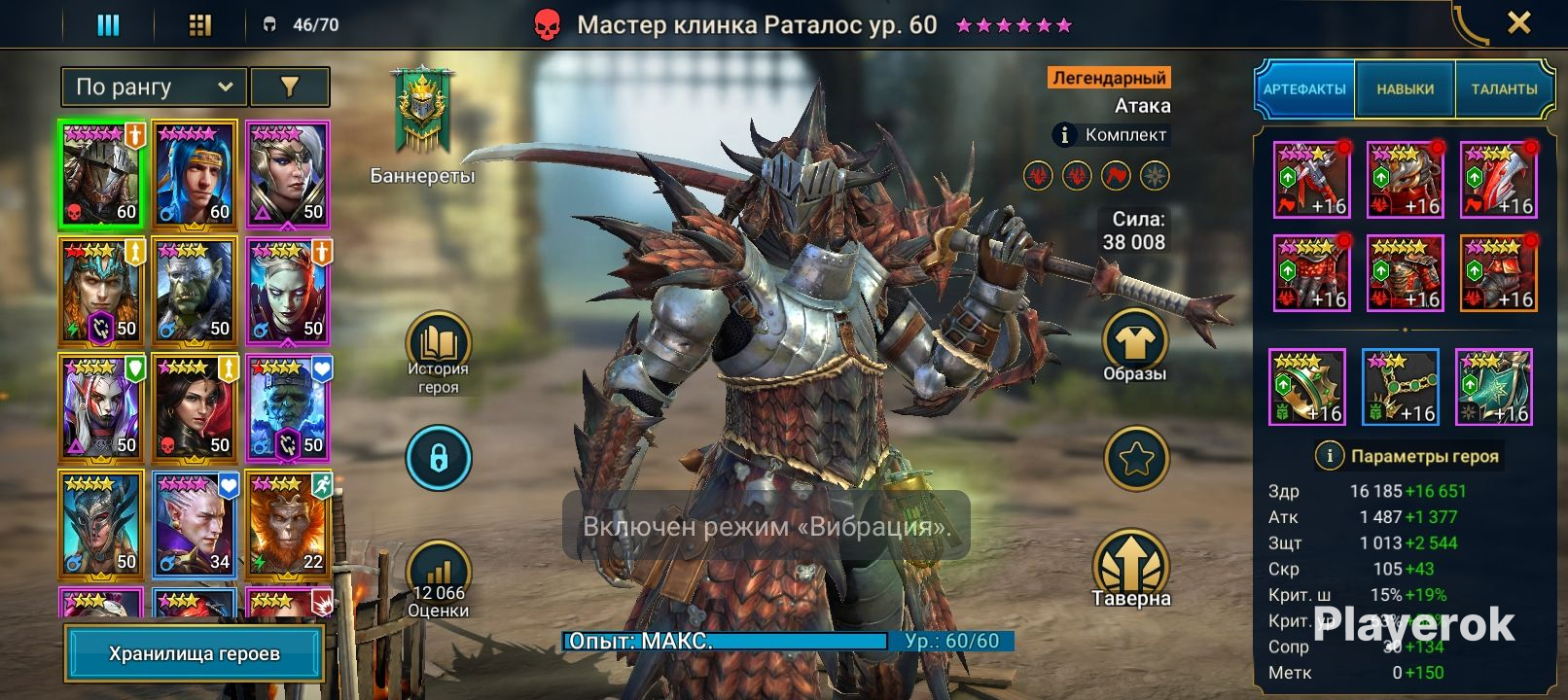
Task: Switch to the grid view icon
Action: tap(199, 25)
